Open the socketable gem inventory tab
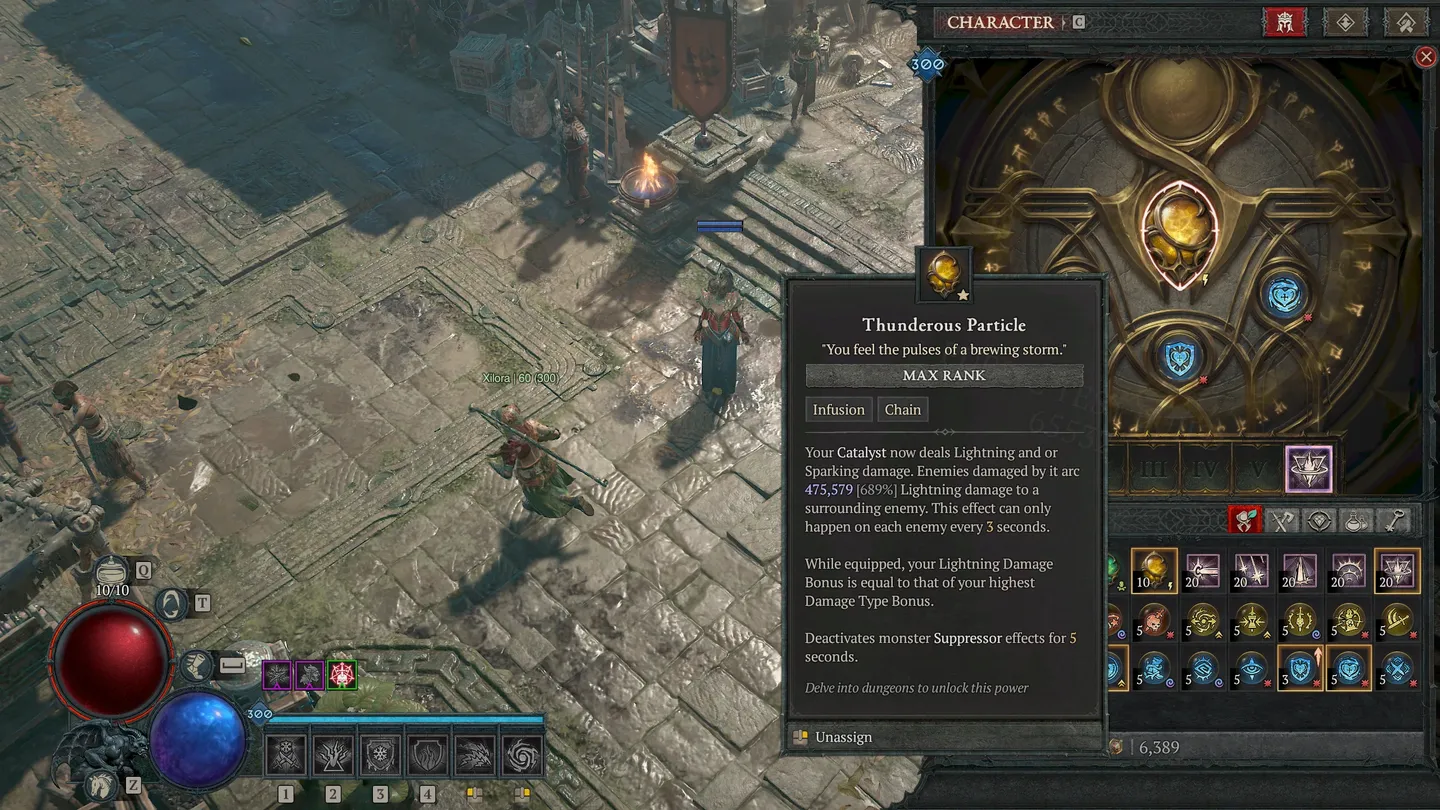The width and height of the screenshot is (1440, 810). 1320,520
